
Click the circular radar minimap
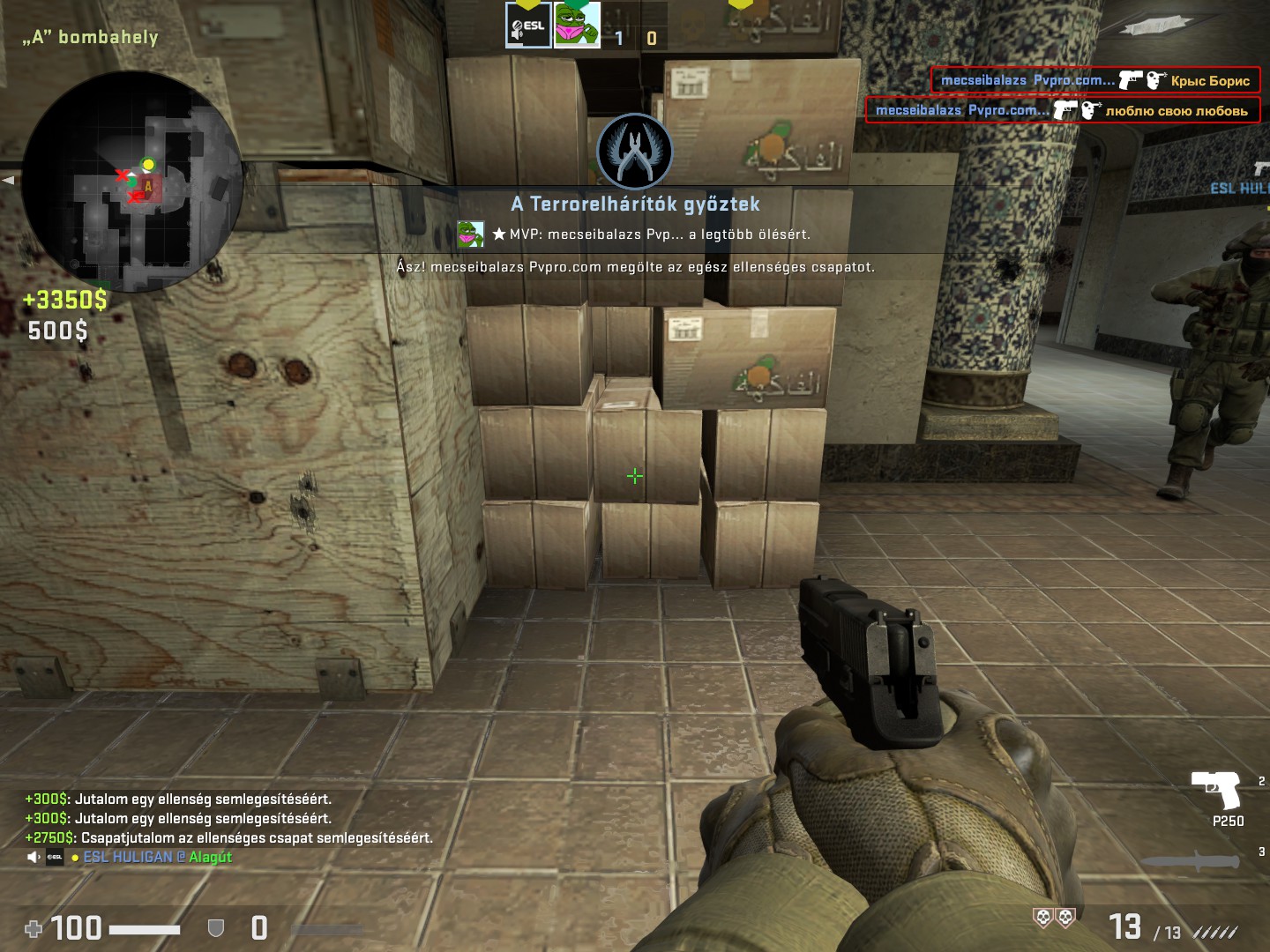[x=132, y=182]
